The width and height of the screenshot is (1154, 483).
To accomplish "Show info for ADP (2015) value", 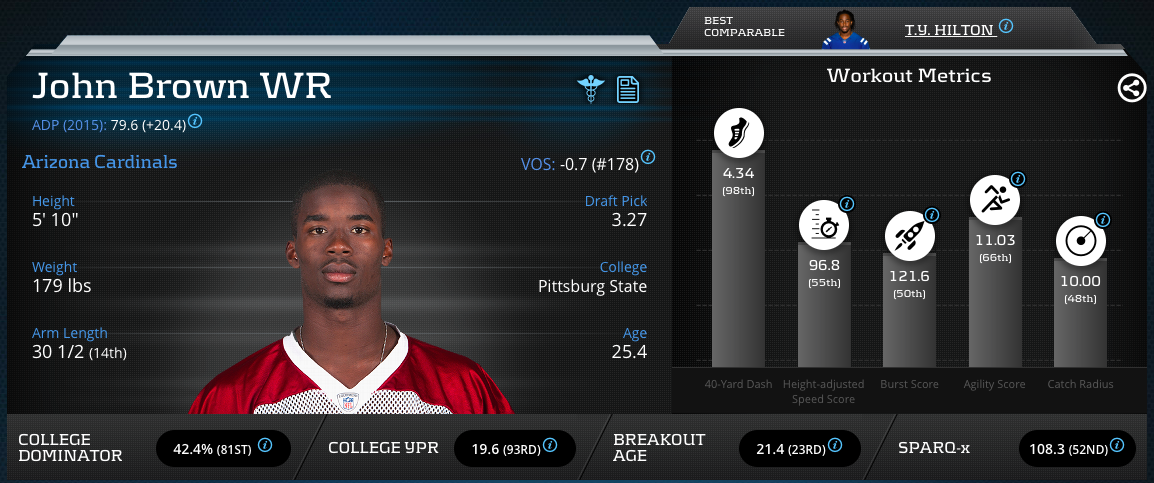I will (195, 121).
